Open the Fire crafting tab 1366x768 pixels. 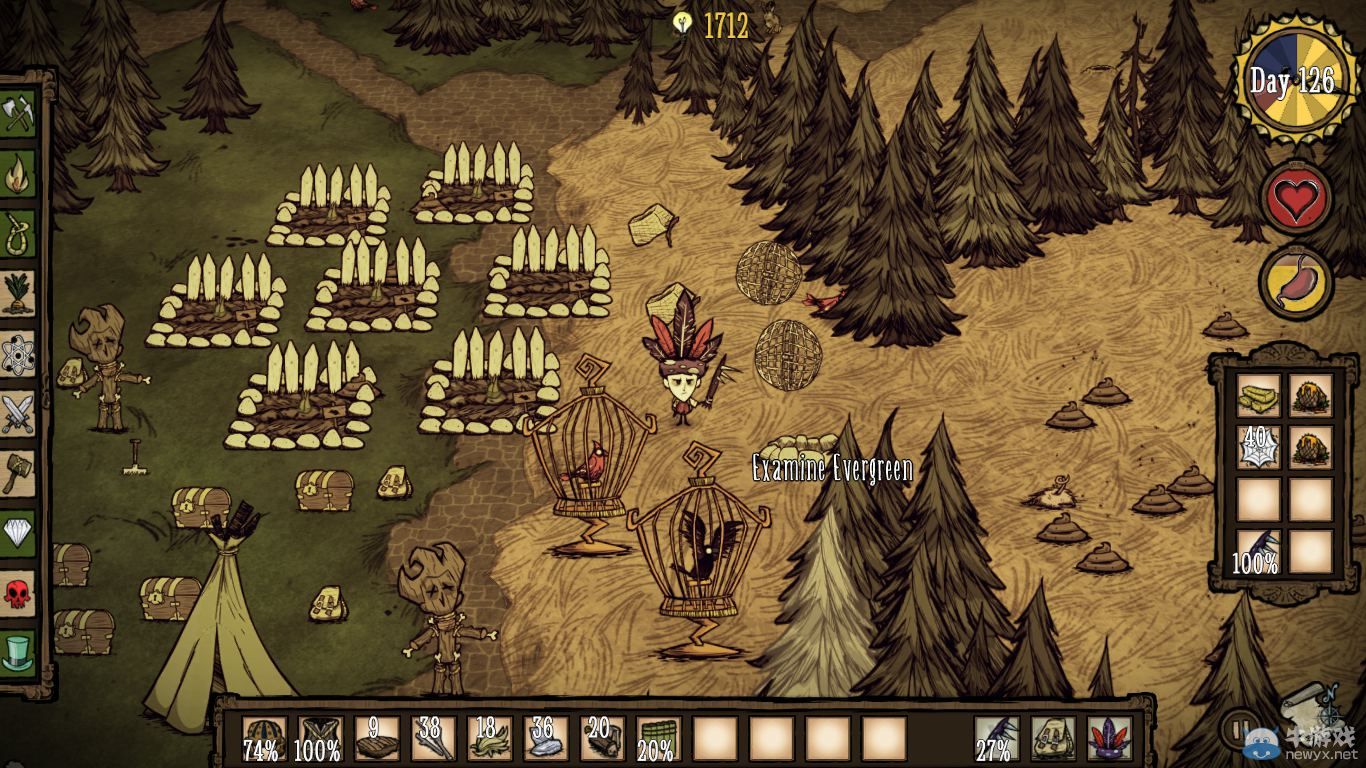pos(18,173)
